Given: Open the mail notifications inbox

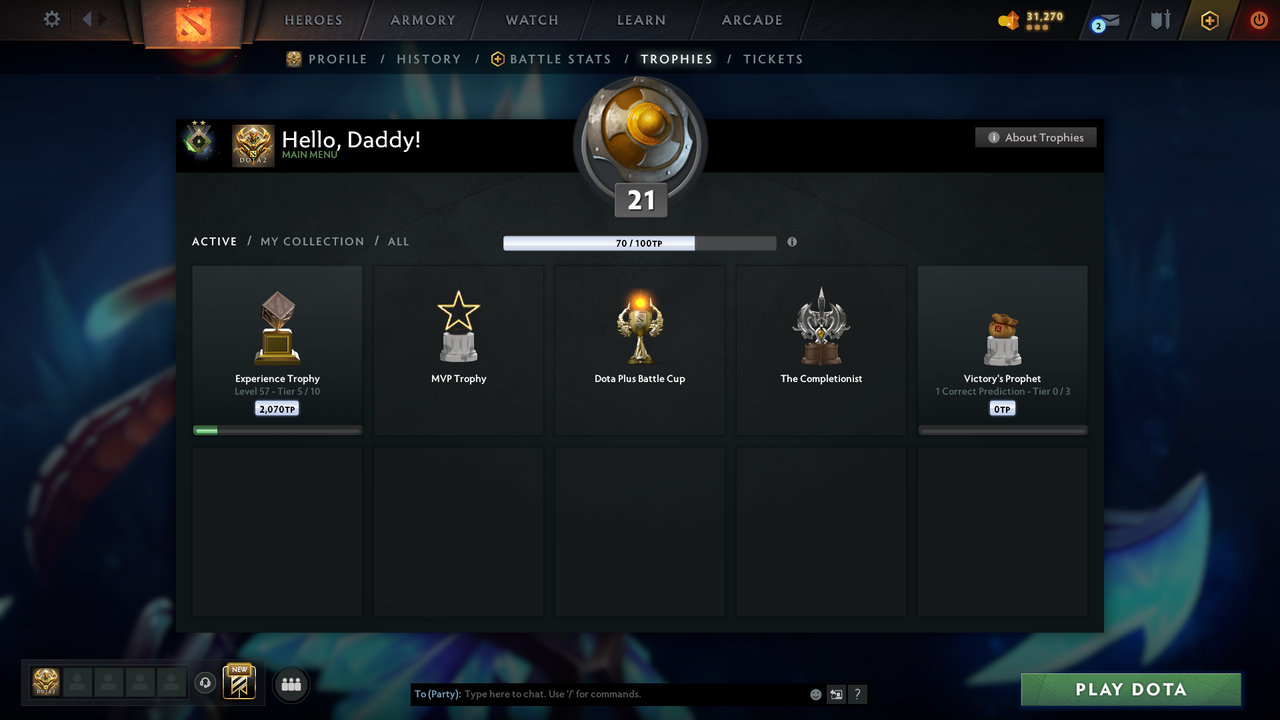Looking at the screenshot, I should point(1108,20).
